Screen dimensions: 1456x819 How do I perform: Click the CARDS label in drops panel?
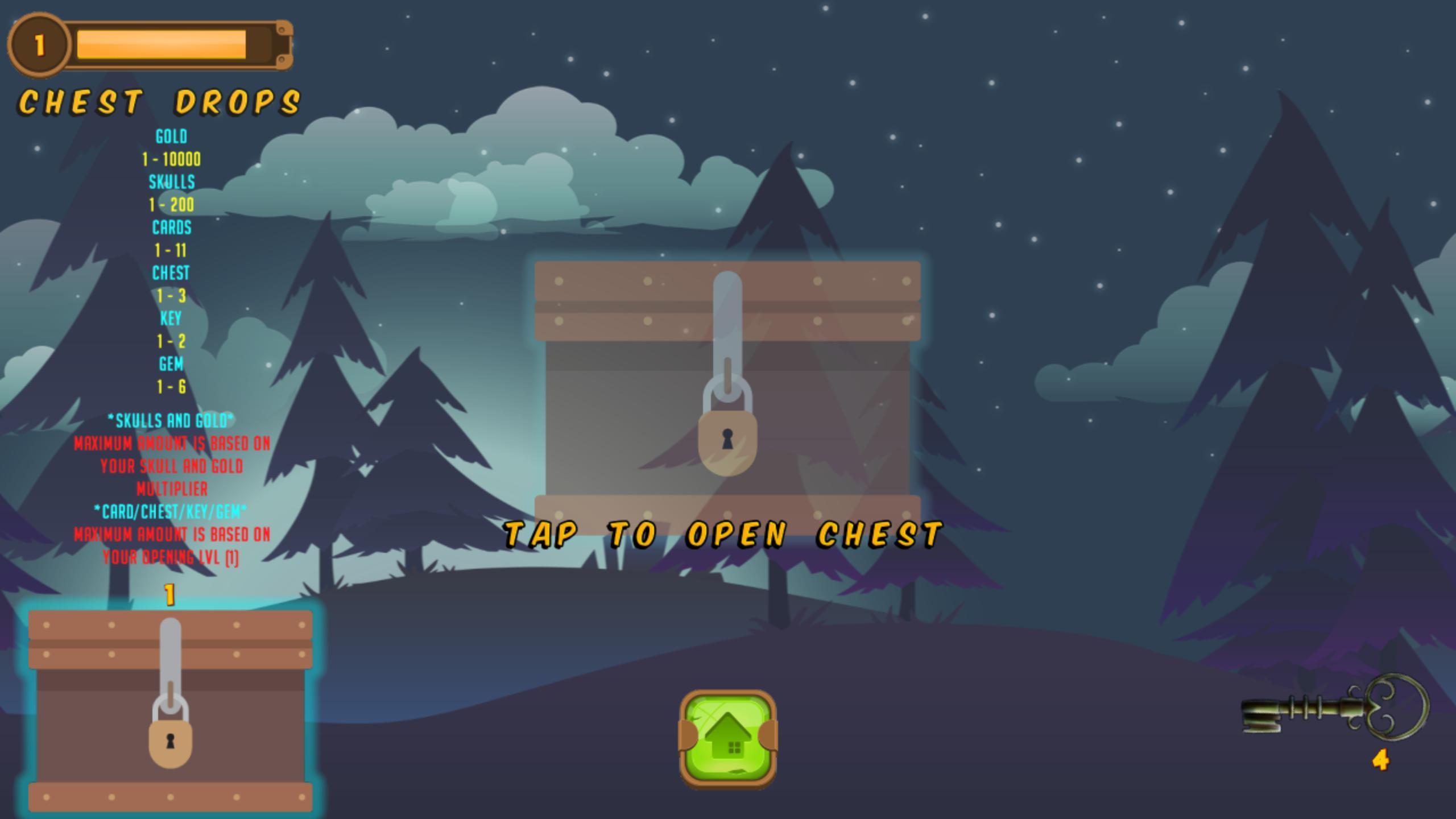click(171, 228)
